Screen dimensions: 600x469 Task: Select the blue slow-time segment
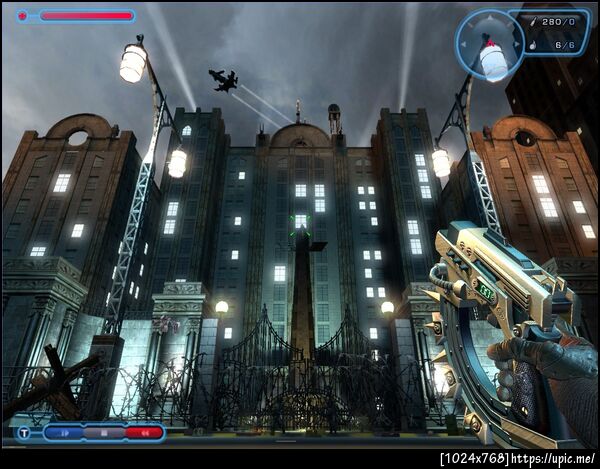64,434
